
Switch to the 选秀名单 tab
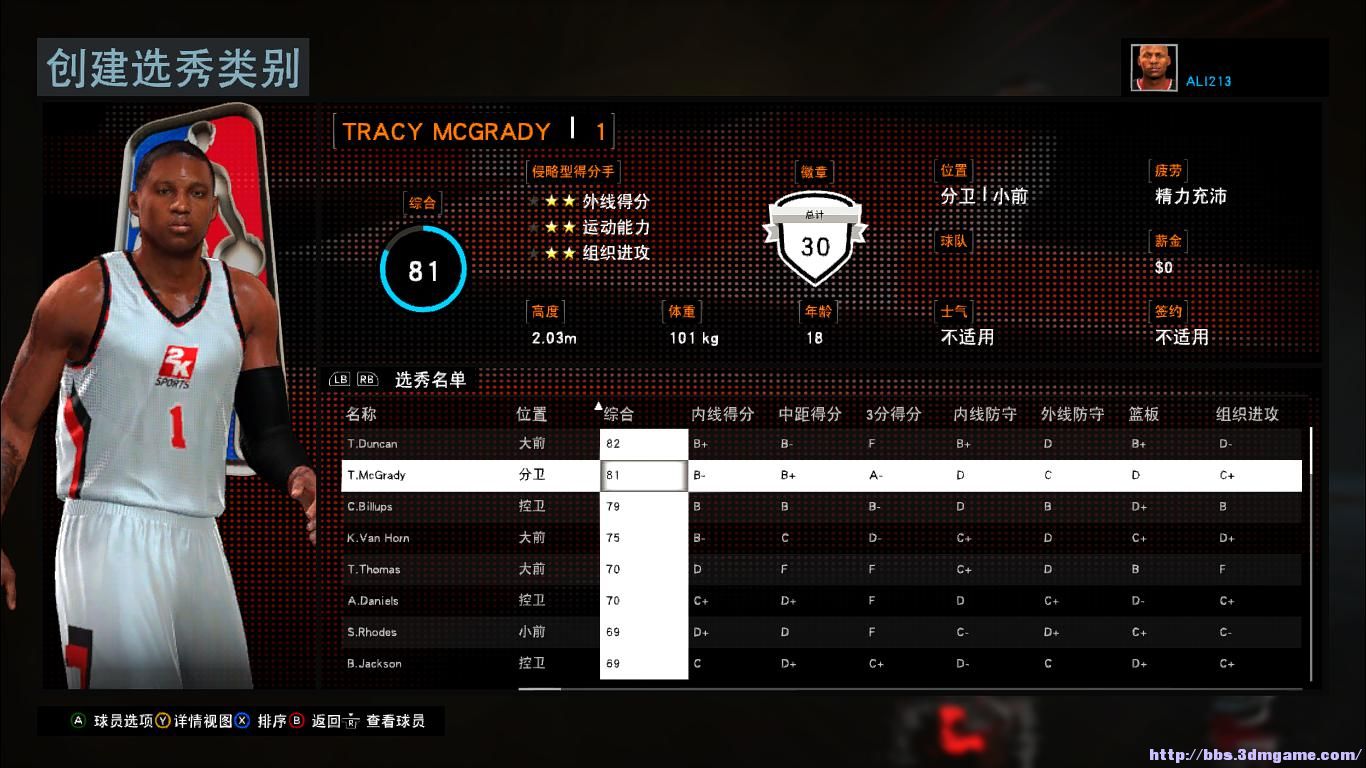coord(432,380)
